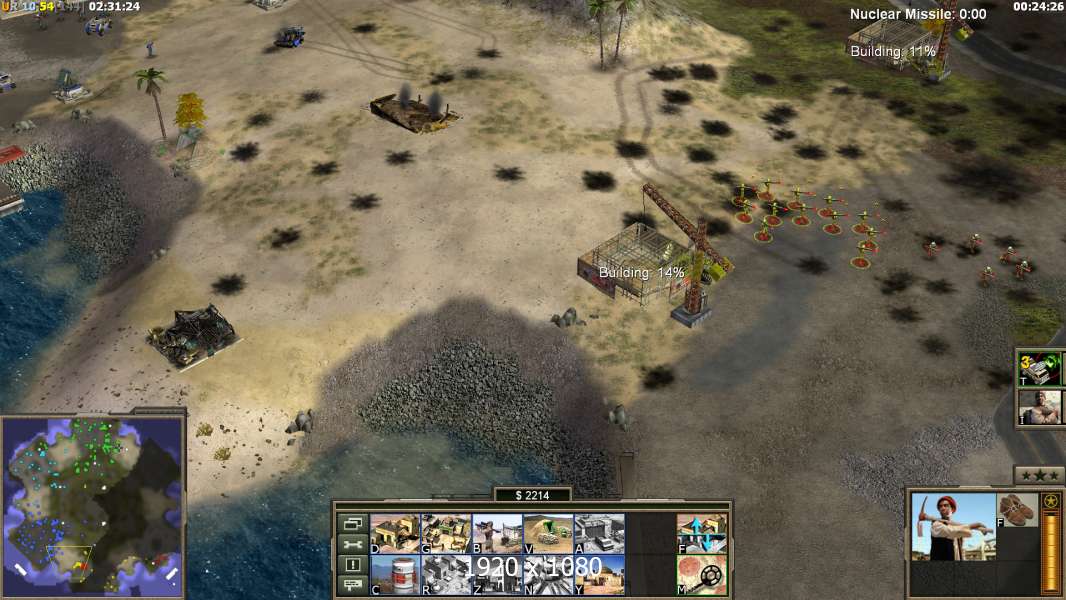This screenshot has height=600, width=1066.
Task: Select the grayed-out build tile labeled A
Action: tap(599, 533)
